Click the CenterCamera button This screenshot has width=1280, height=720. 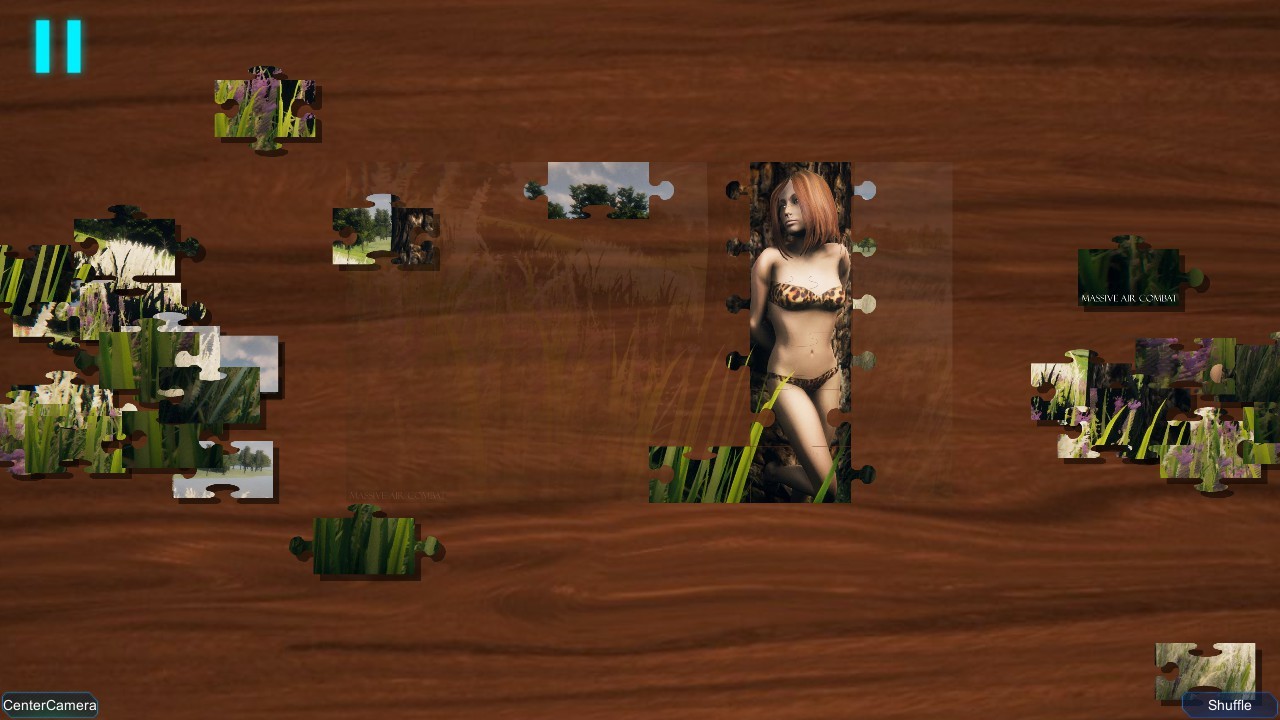coord(50,704)
